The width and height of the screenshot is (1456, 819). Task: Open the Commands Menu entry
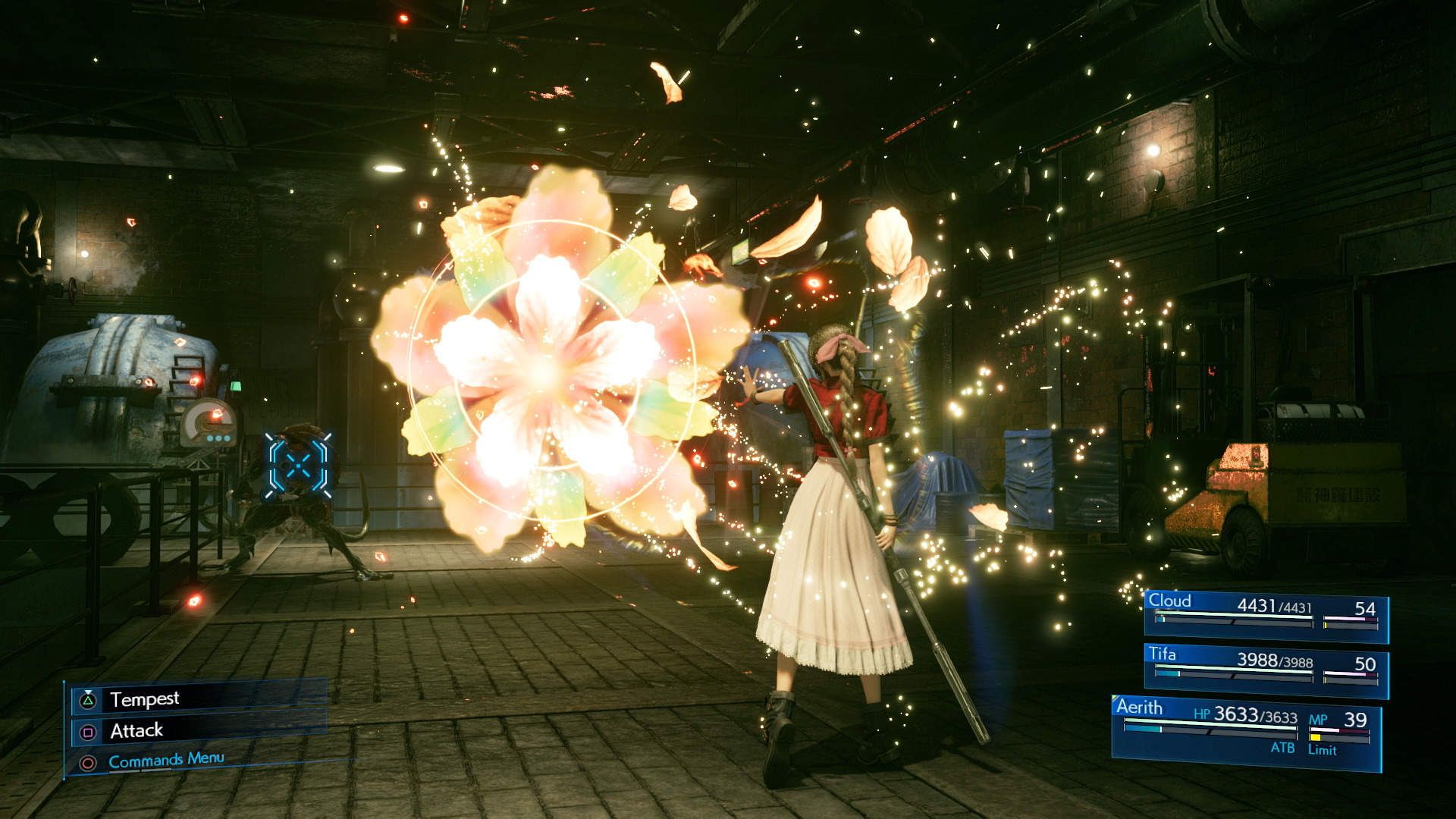[x=165, y=758]
